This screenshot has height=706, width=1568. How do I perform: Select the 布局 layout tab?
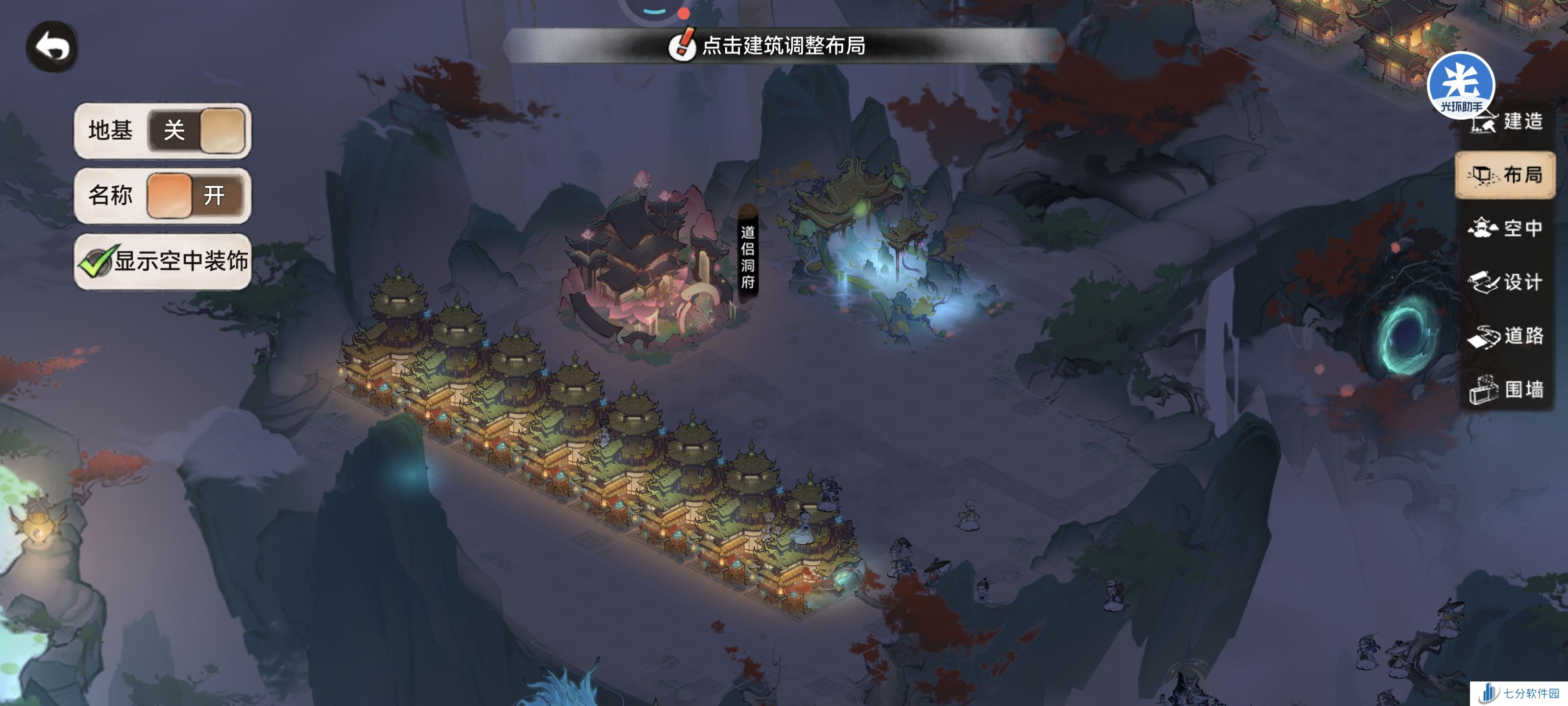(x=1505, y=176)
